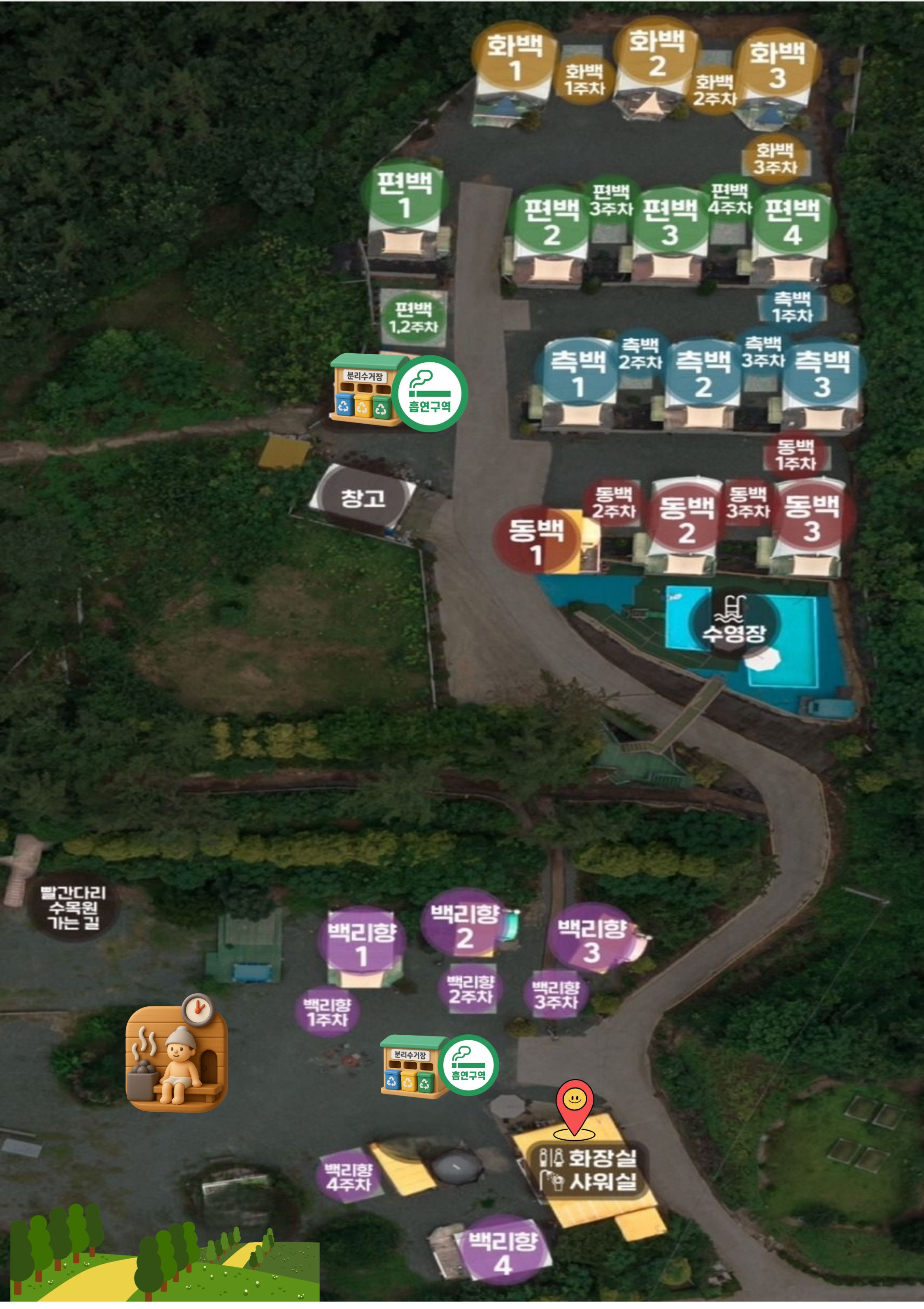The height and width of the screenshot is (1309, 924).
Task: Click the 수영장 swimming pool marker
Action: coord(733,621)
